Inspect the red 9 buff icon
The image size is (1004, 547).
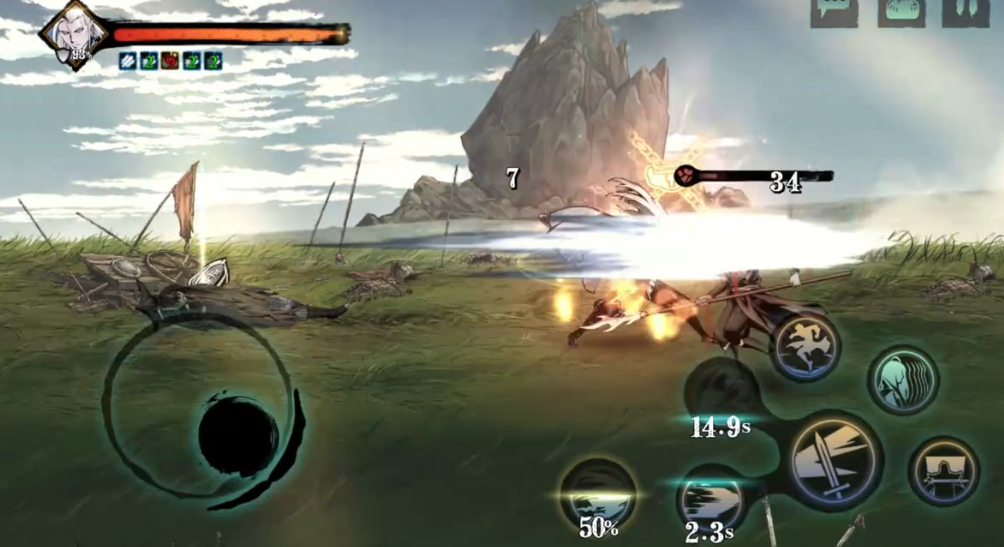[170, 61]
